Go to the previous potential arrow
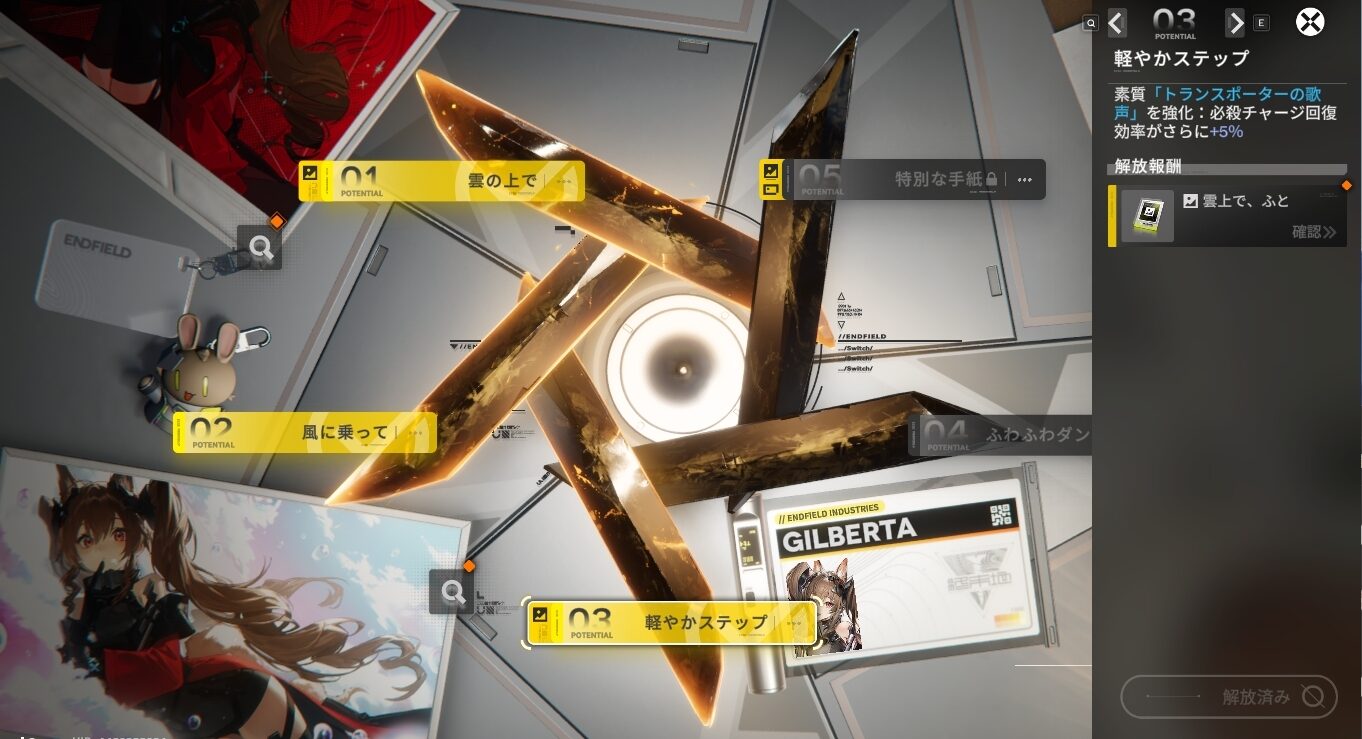The height and width of the screenshot is (739, 1362). 1117,22
